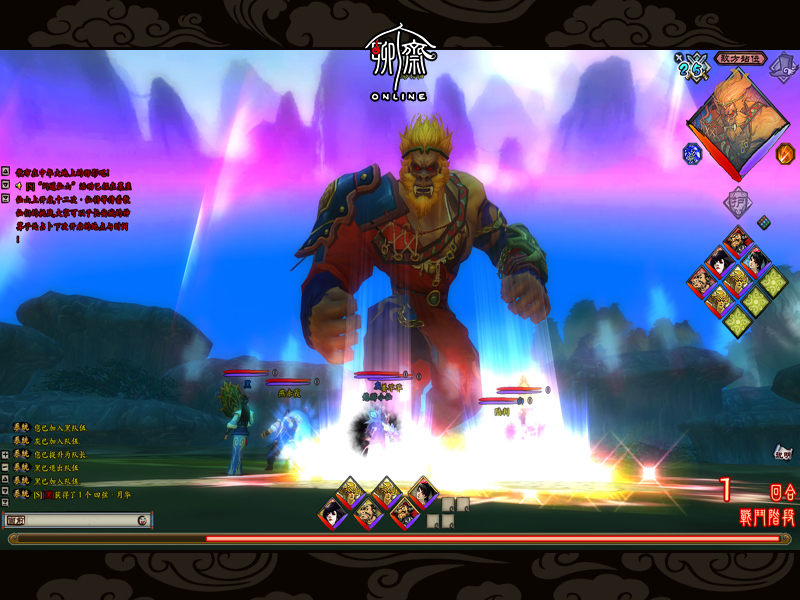This screenshot has height=600, width=800.
Task: Click the crossed swords counter icon
Action: coord(691,69)
